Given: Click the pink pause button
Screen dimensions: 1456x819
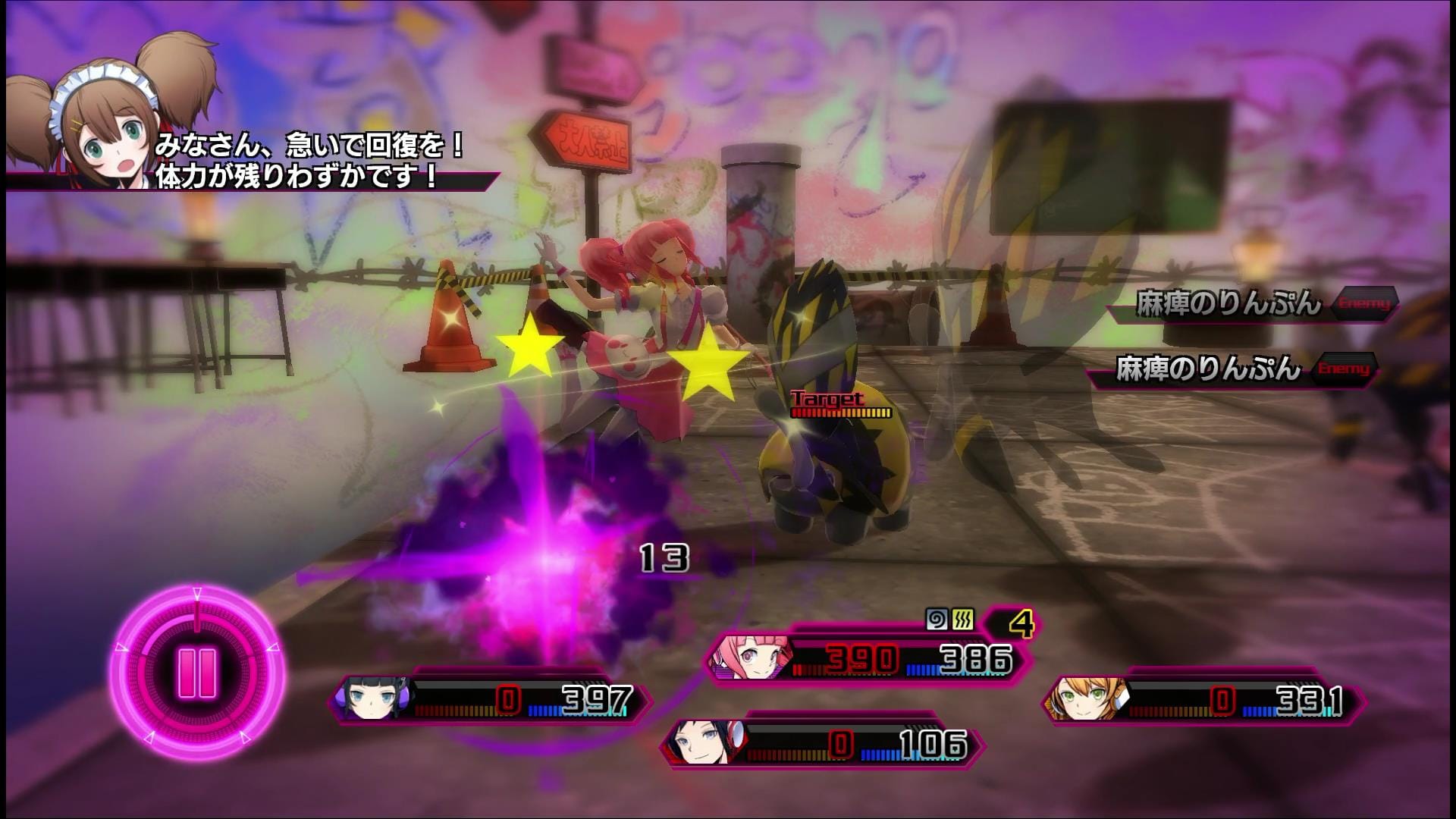Looking at the screenshot, I should click(x=198, y=673).
